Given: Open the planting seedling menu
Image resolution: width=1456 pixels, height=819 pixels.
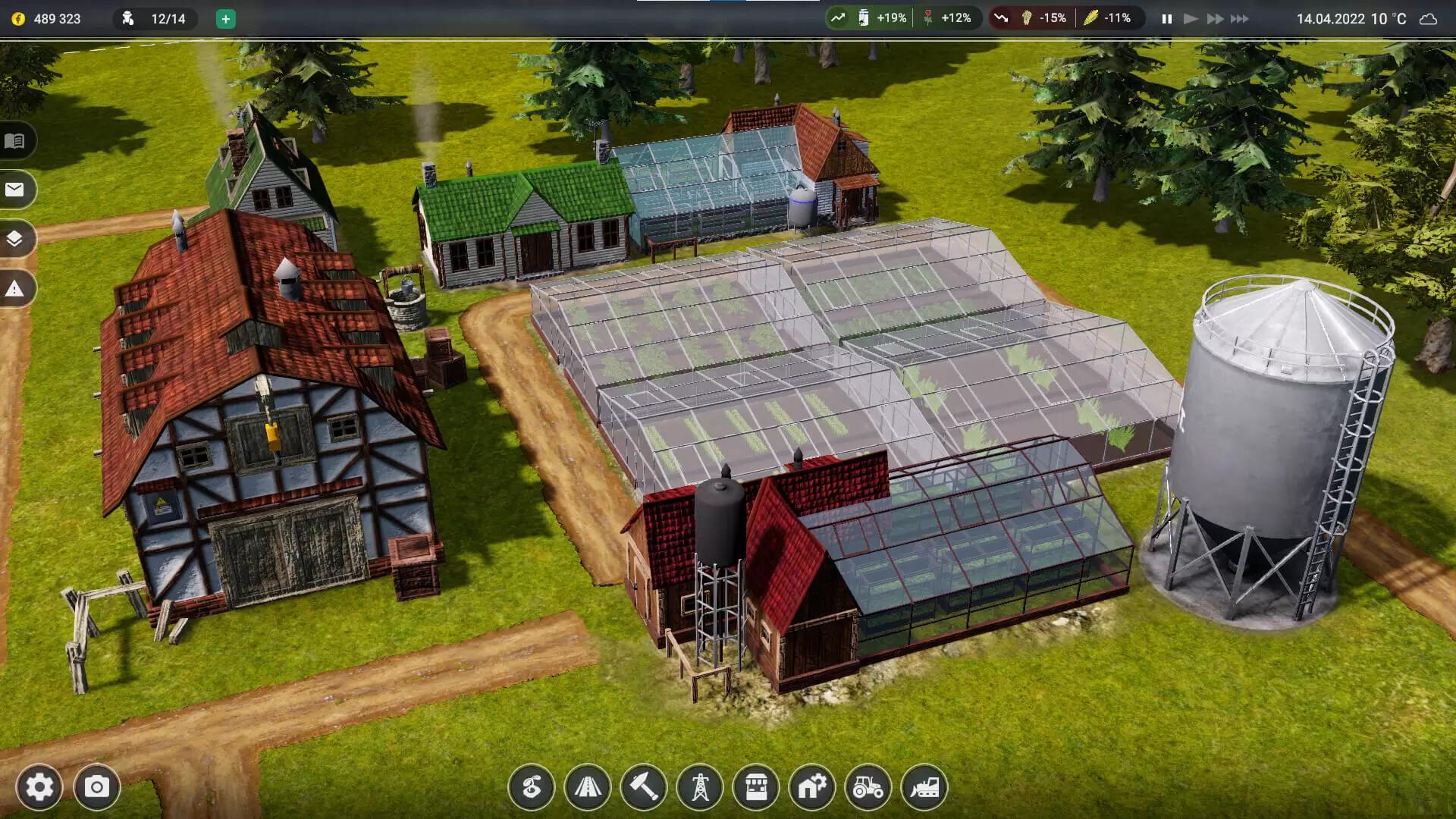Looking at the screenshot, I should (x=532, y=787).
